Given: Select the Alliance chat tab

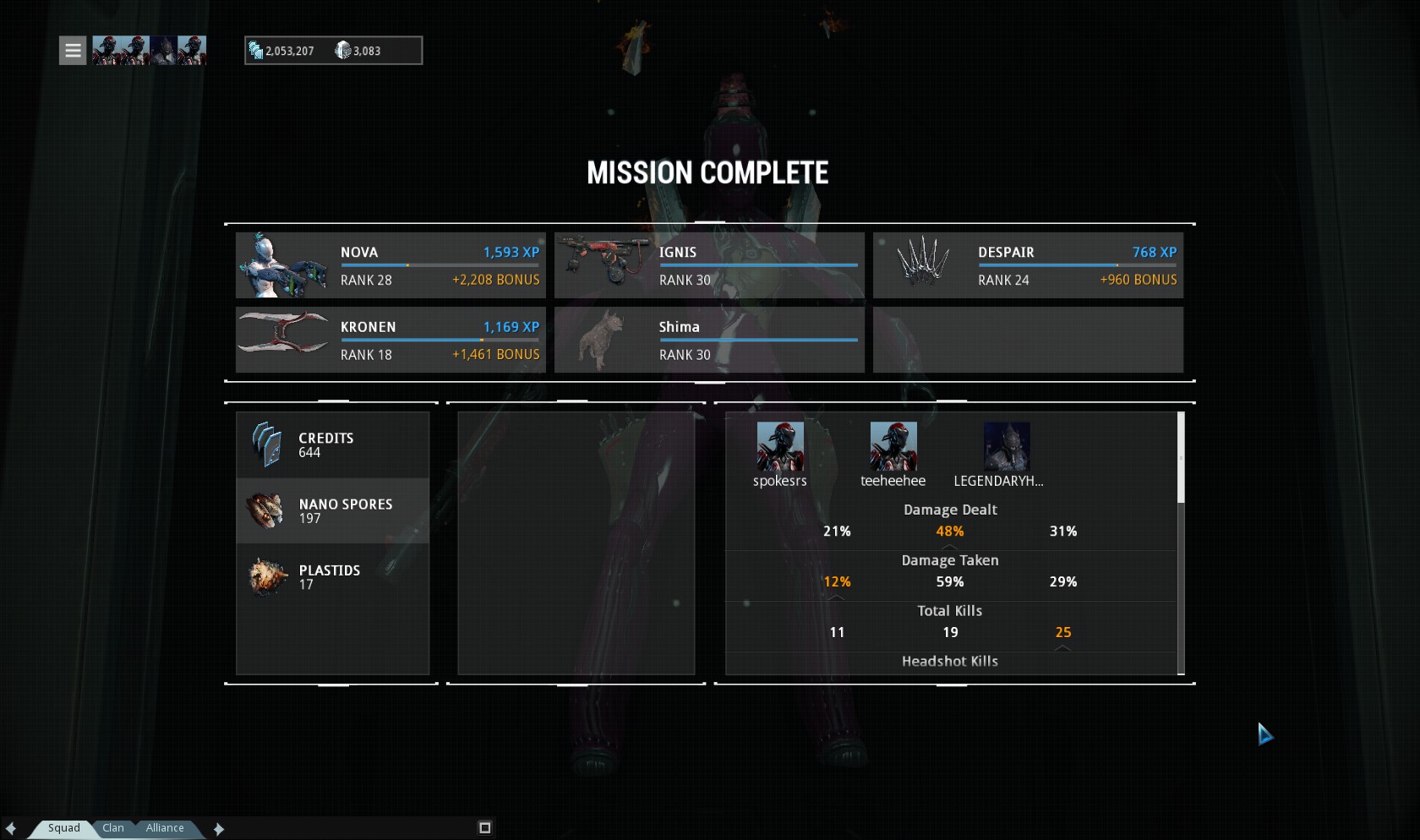Looking at the screenshot, I should [165, 828].
